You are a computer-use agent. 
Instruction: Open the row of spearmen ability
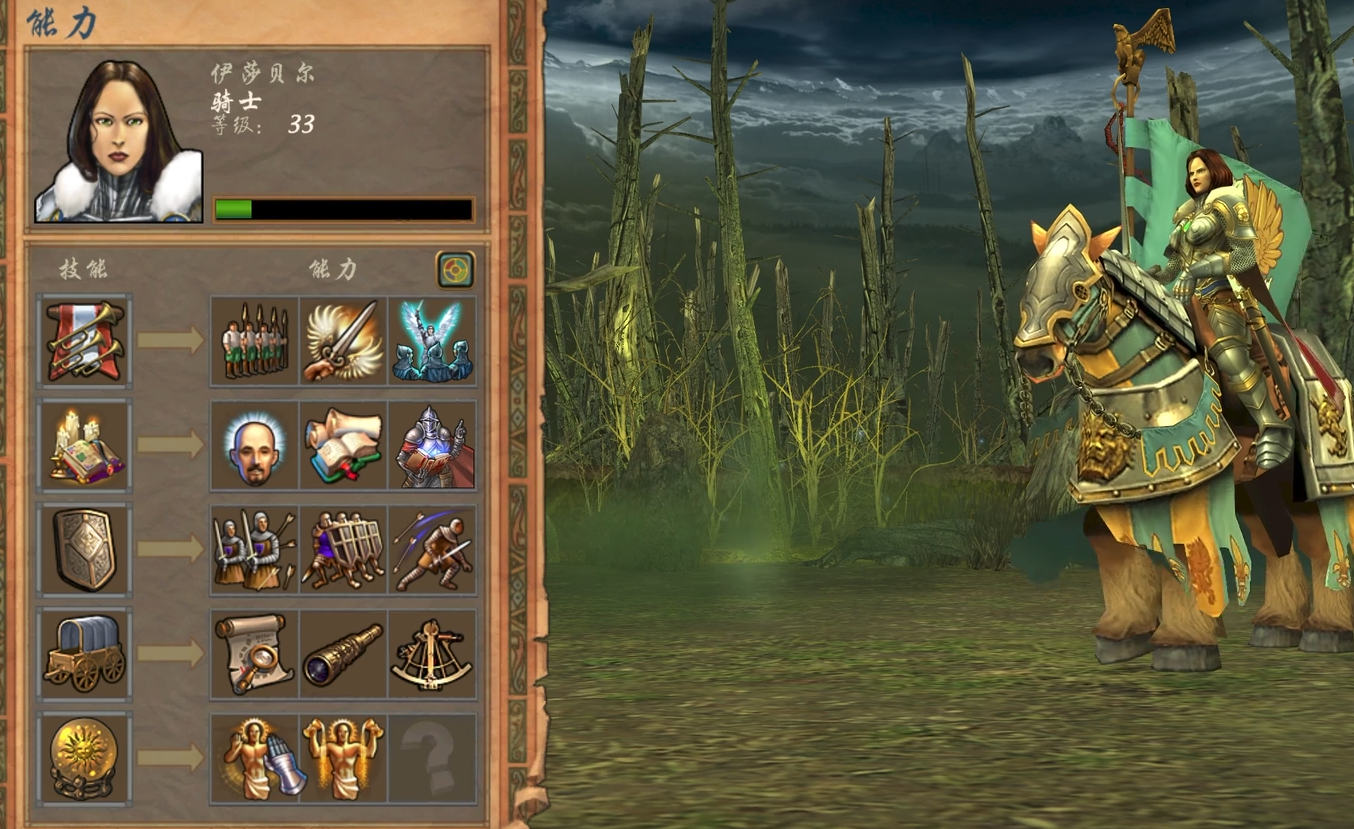pos(255,341)
